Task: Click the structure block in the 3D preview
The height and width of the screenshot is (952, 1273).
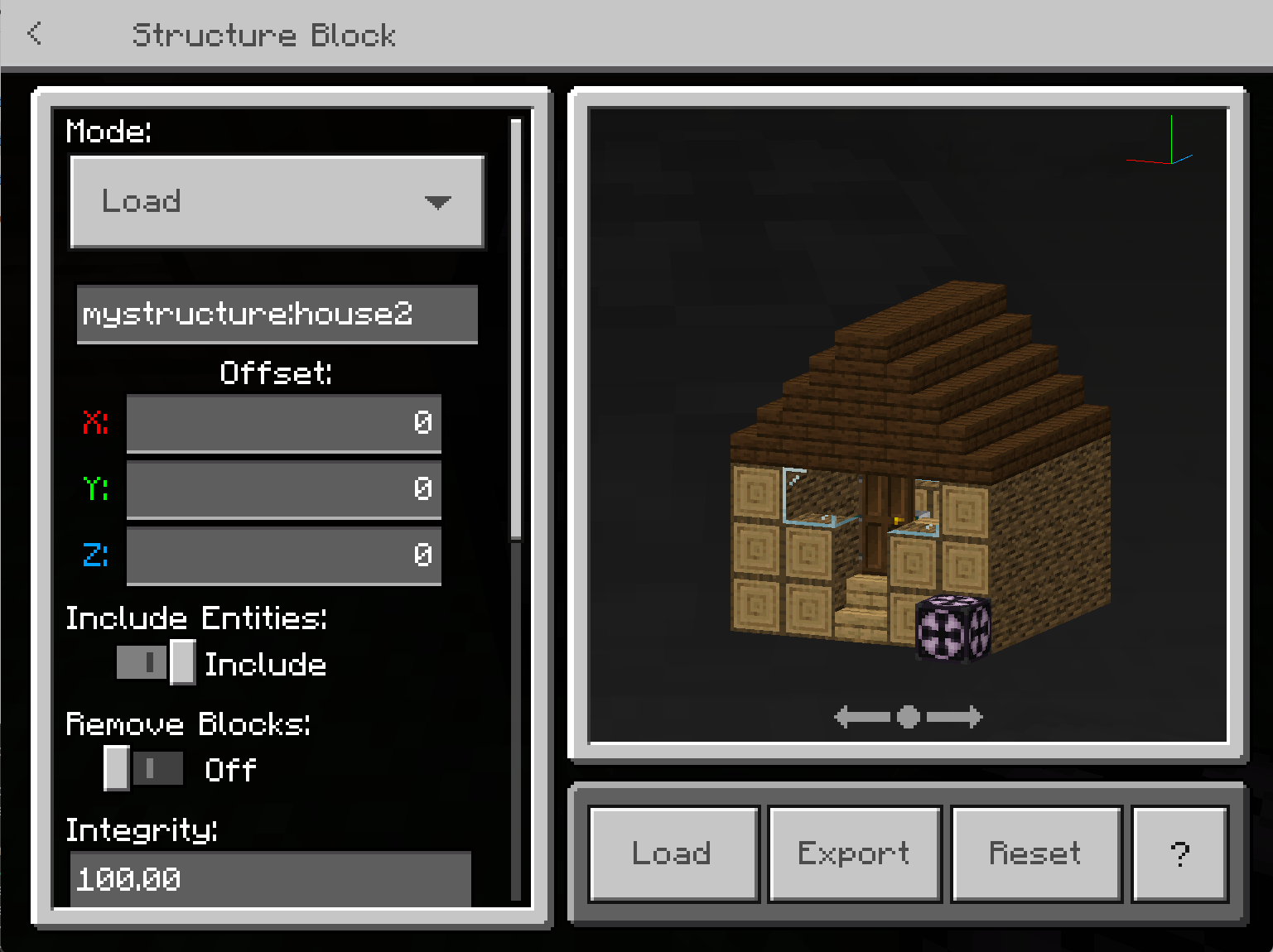Action: point(951,629)
